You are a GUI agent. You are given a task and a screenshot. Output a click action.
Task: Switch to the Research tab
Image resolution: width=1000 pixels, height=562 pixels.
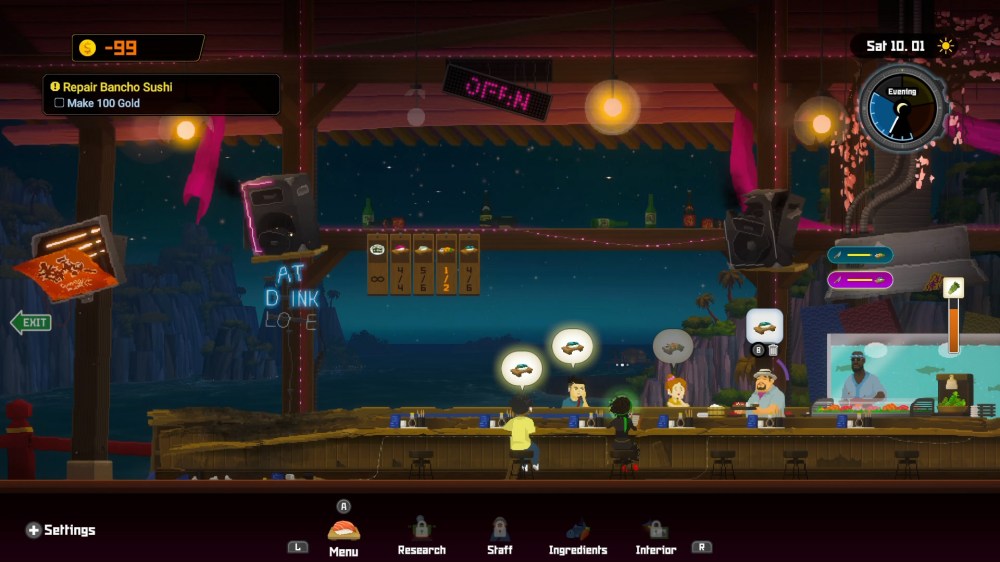(x=421, y=535)
